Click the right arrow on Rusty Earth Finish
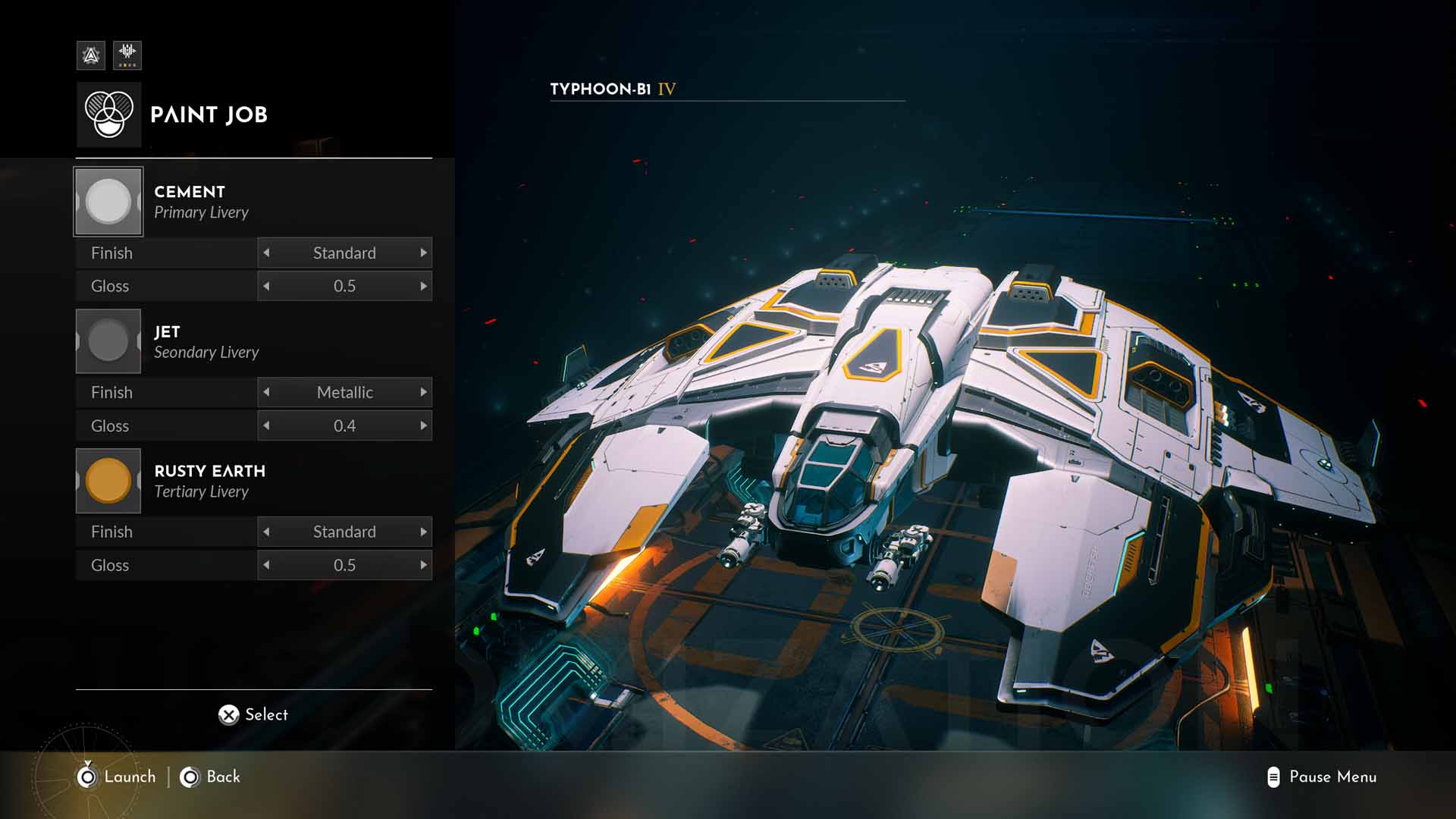The image size is (1456, 819). [423, 532]
